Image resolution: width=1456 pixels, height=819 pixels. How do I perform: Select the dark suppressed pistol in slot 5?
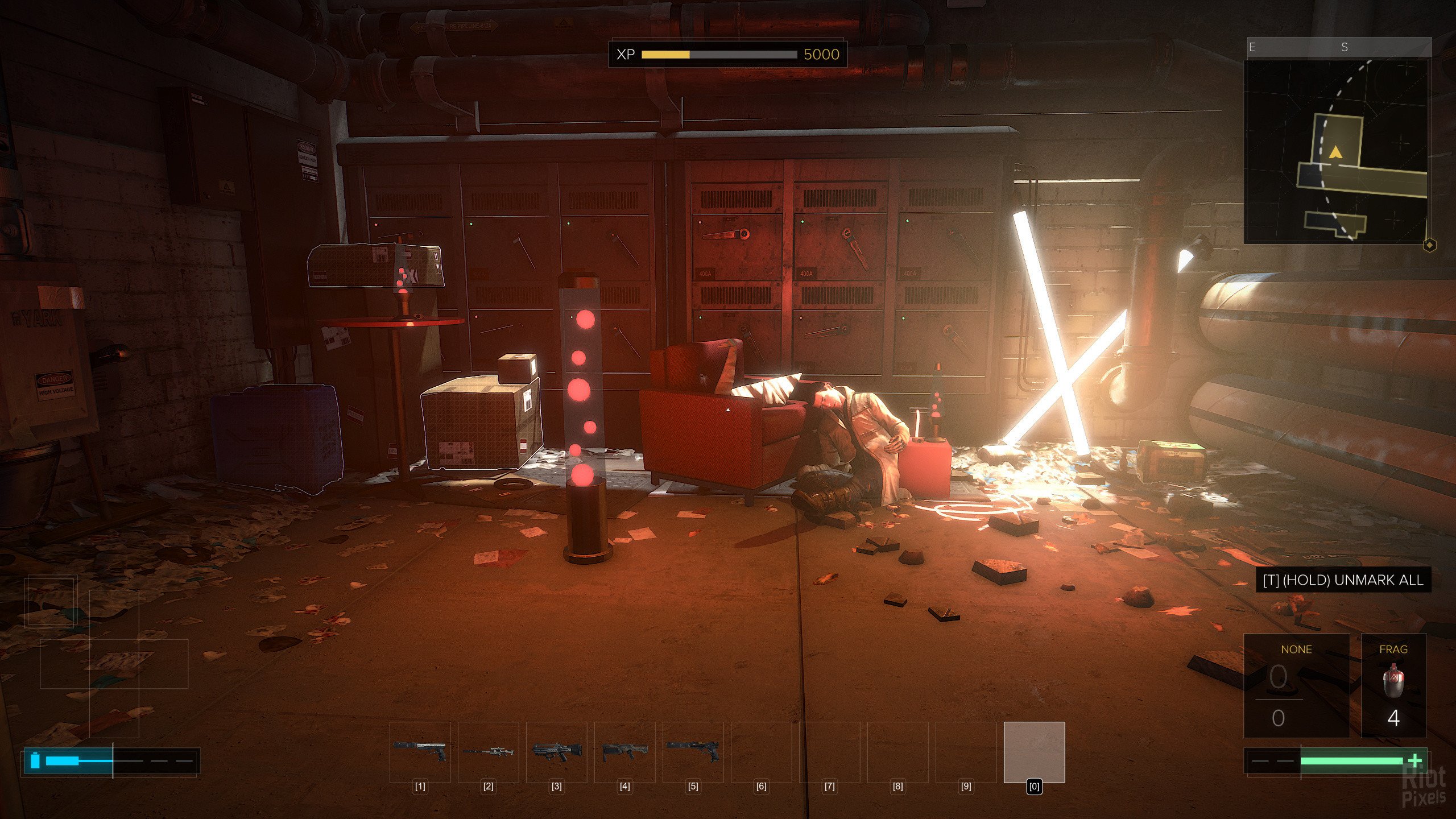pos(693,752)
